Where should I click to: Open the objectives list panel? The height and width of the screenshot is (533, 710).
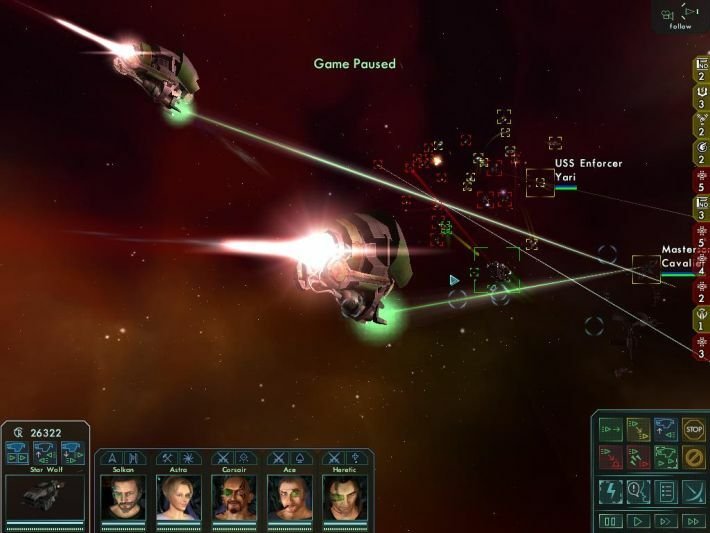coord(665,491)
